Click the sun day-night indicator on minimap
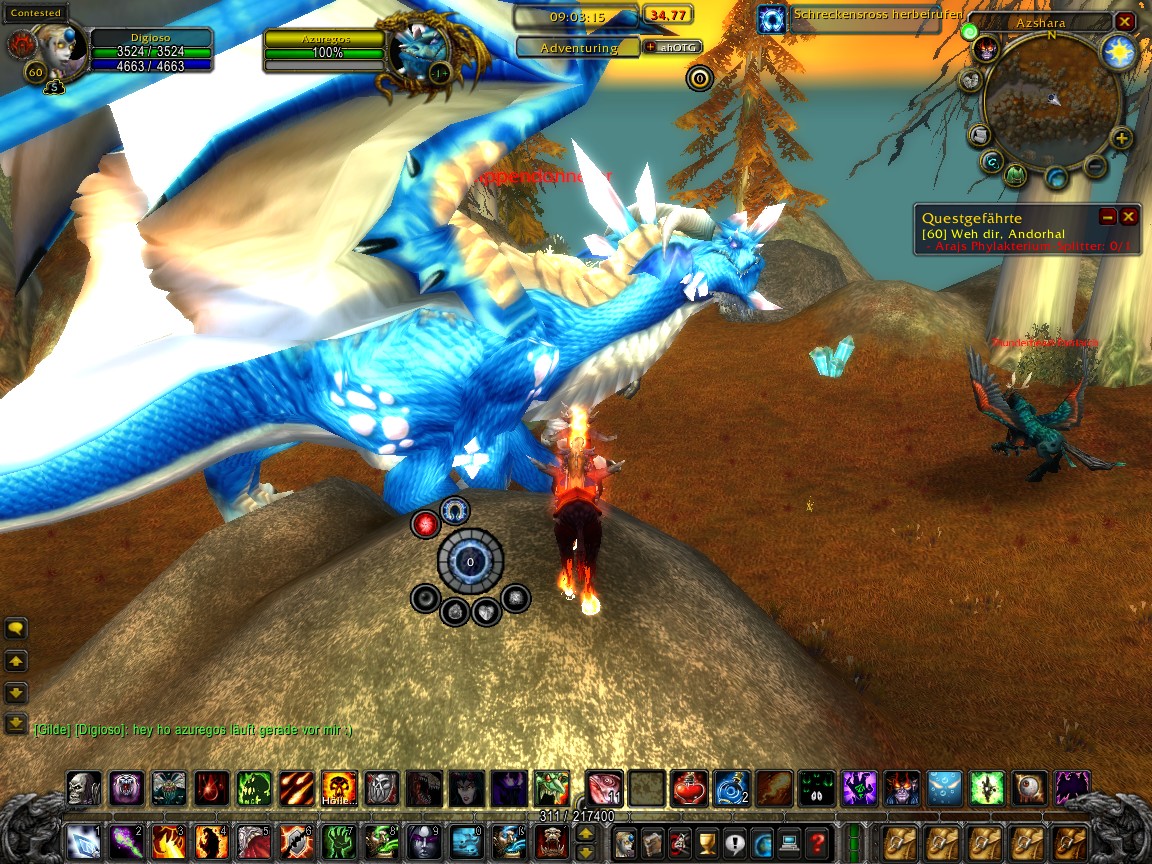1152x864 pixels. (x=1119, y=52)
